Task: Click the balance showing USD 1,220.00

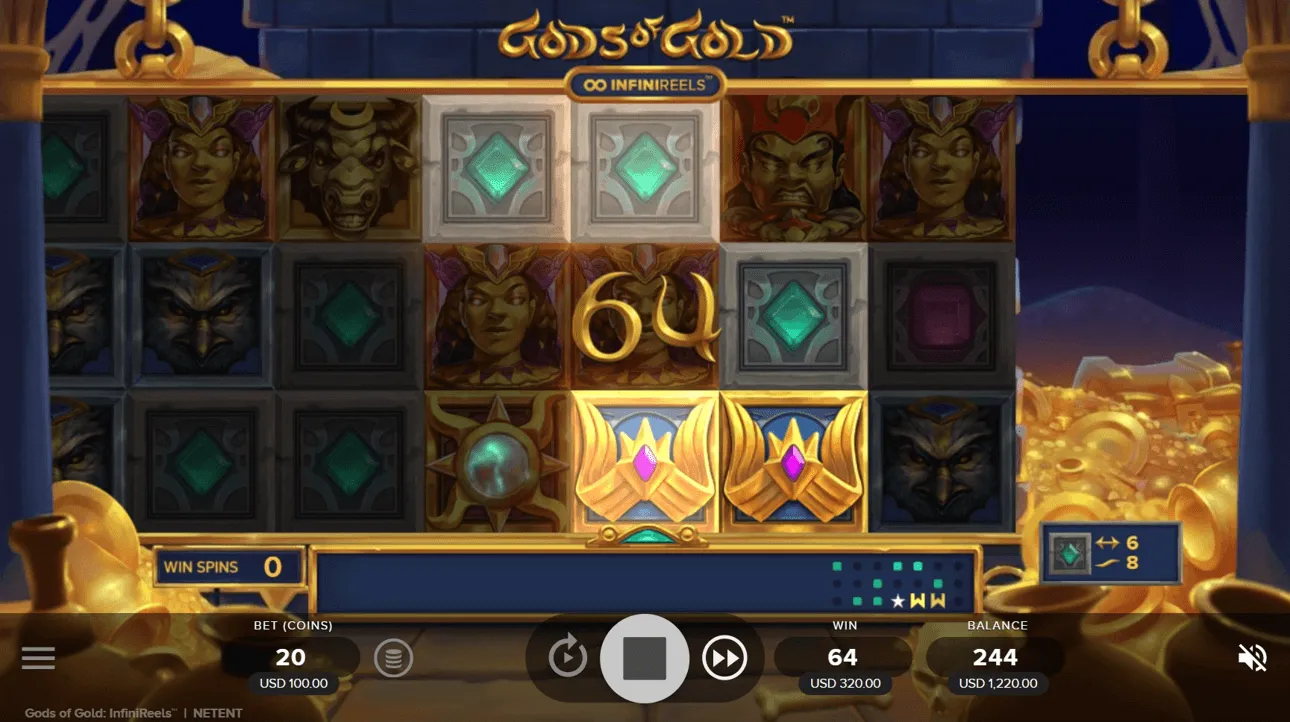Action: pos(996,683)
